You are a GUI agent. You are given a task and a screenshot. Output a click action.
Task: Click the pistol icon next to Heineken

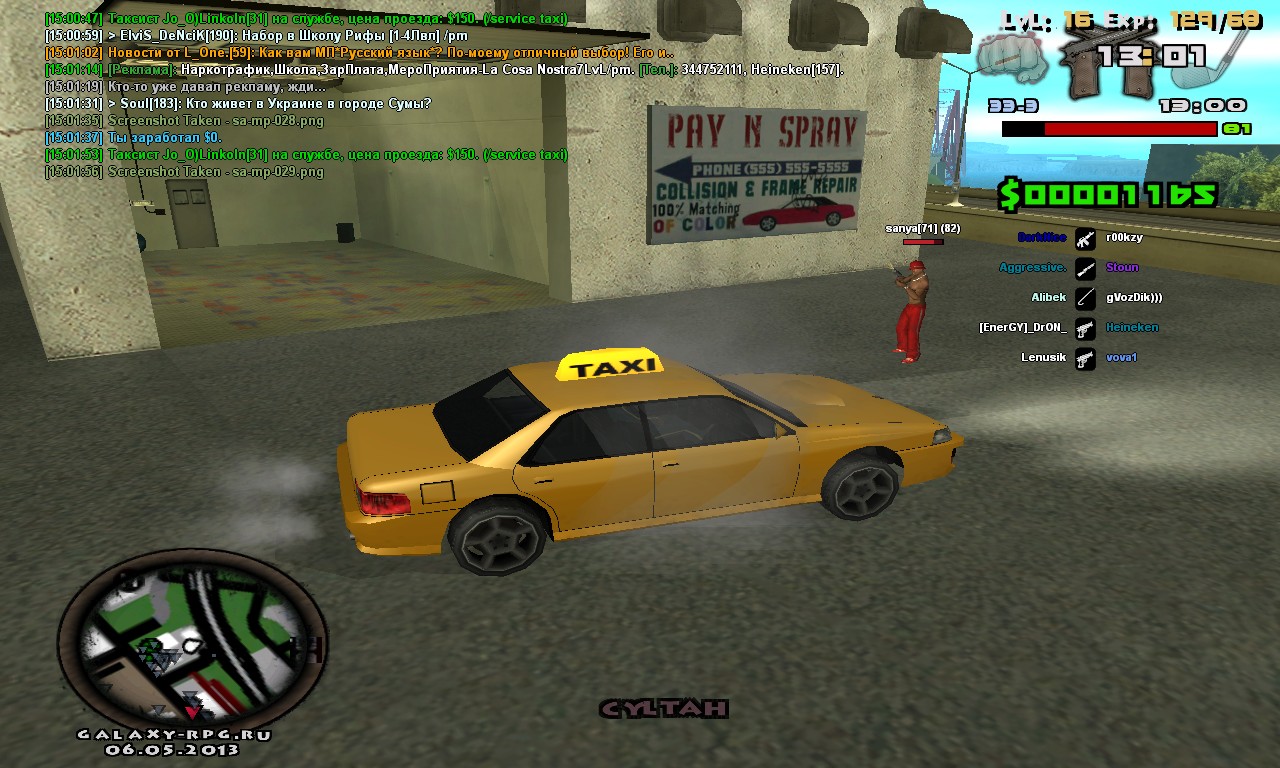click(x=1085, y=328)
